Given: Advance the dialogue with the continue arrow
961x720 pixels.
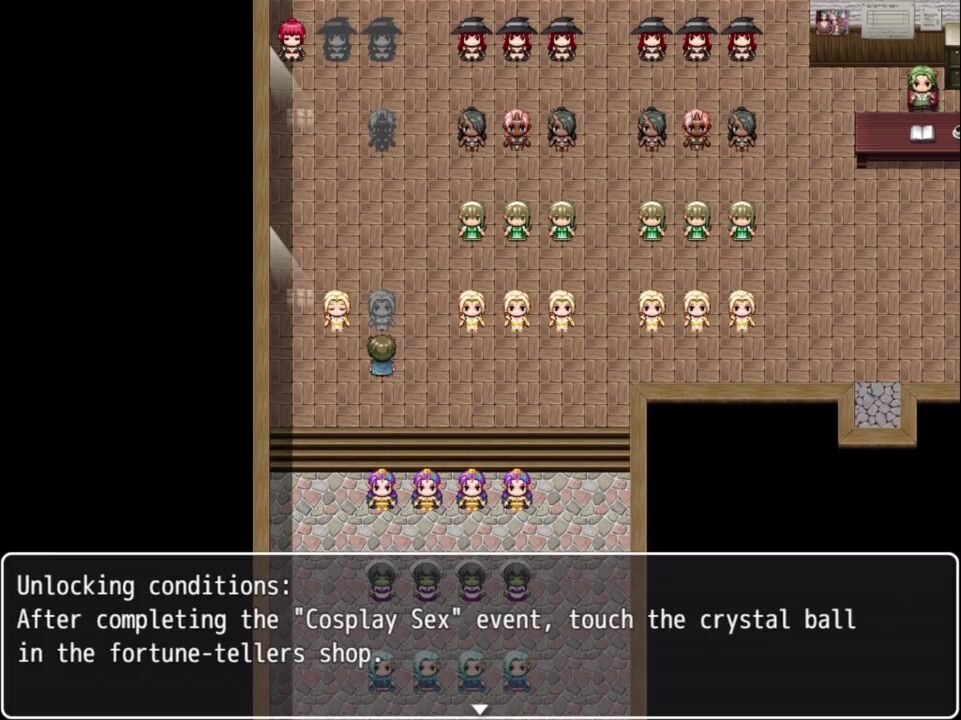Looking at the screenshot, I should (480, 708).
